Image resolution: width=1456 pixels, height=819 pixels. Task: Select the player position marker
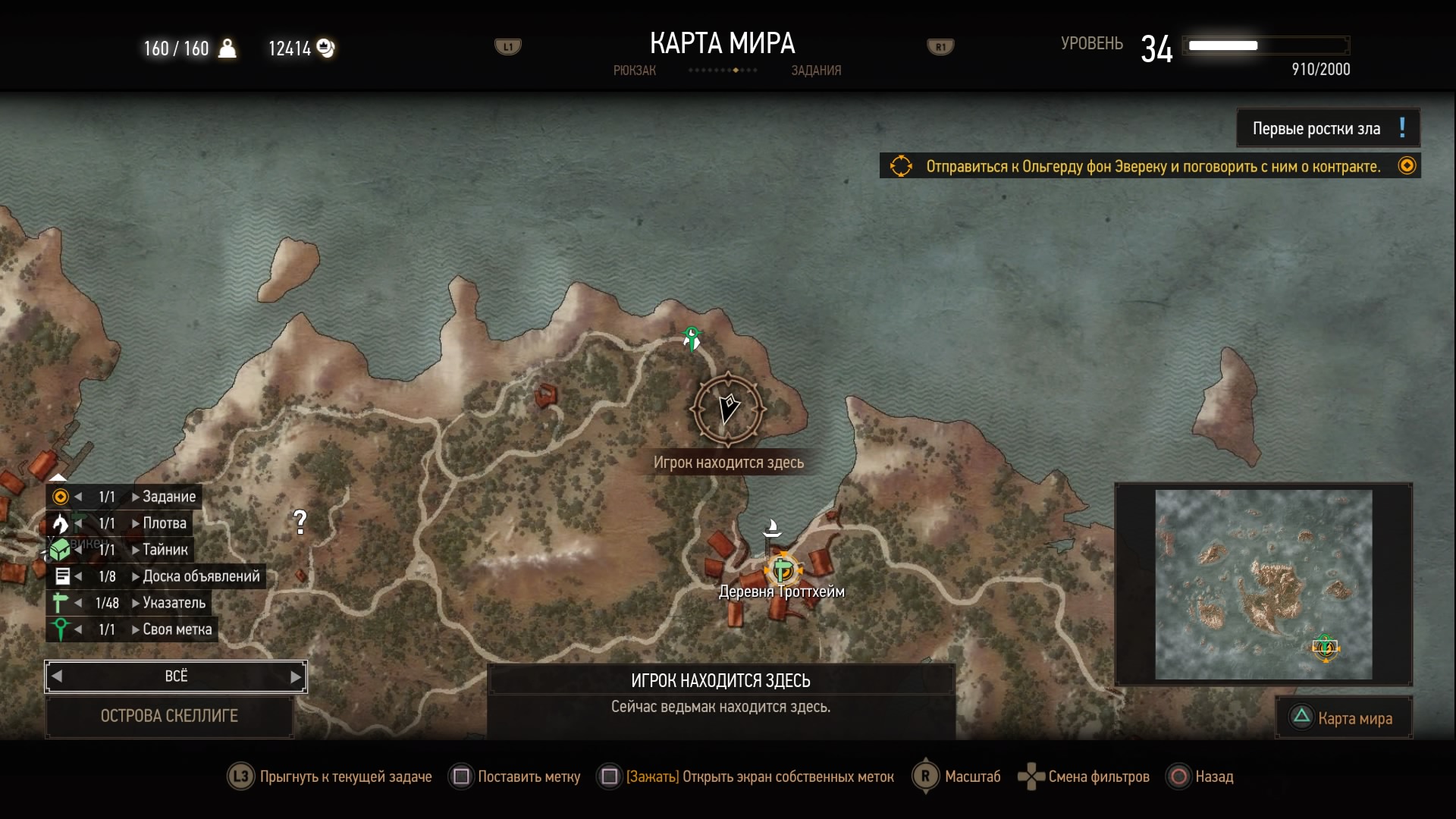point(728,409)
